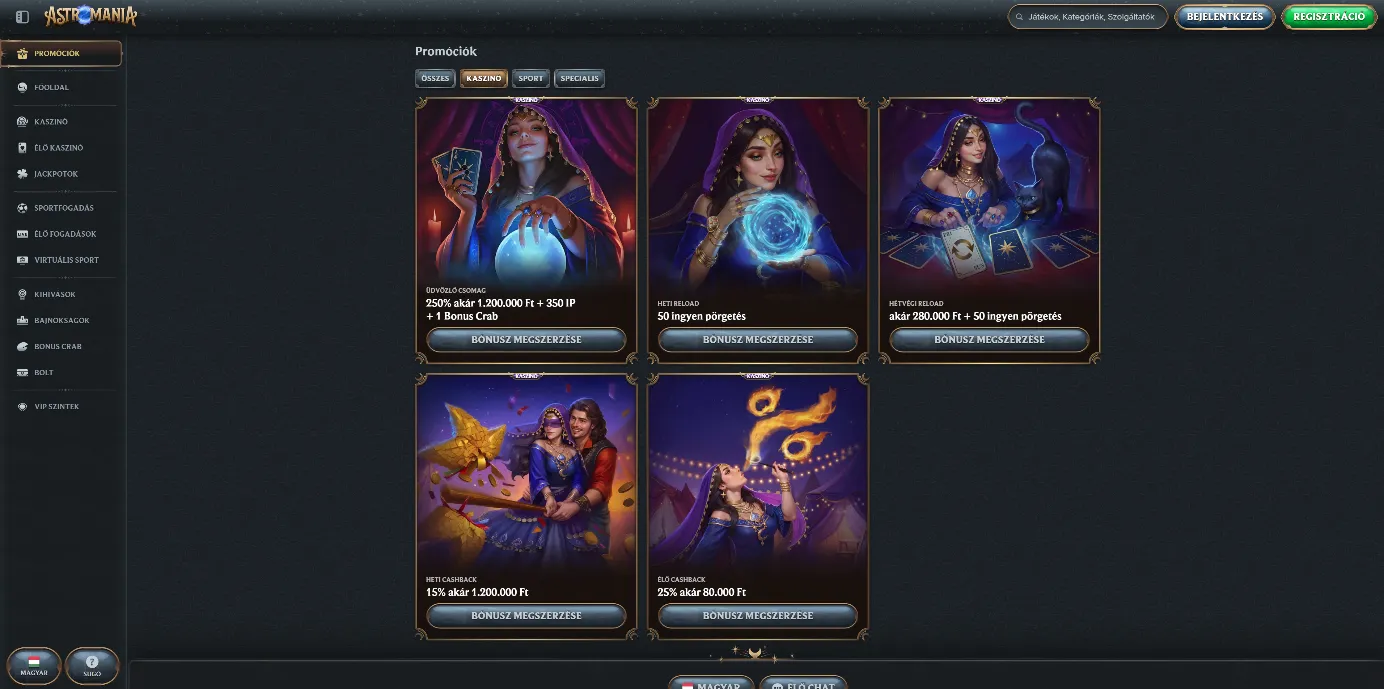Open Főoldal in the sidebar
1384x689 pixels.
tap(51, 87)
